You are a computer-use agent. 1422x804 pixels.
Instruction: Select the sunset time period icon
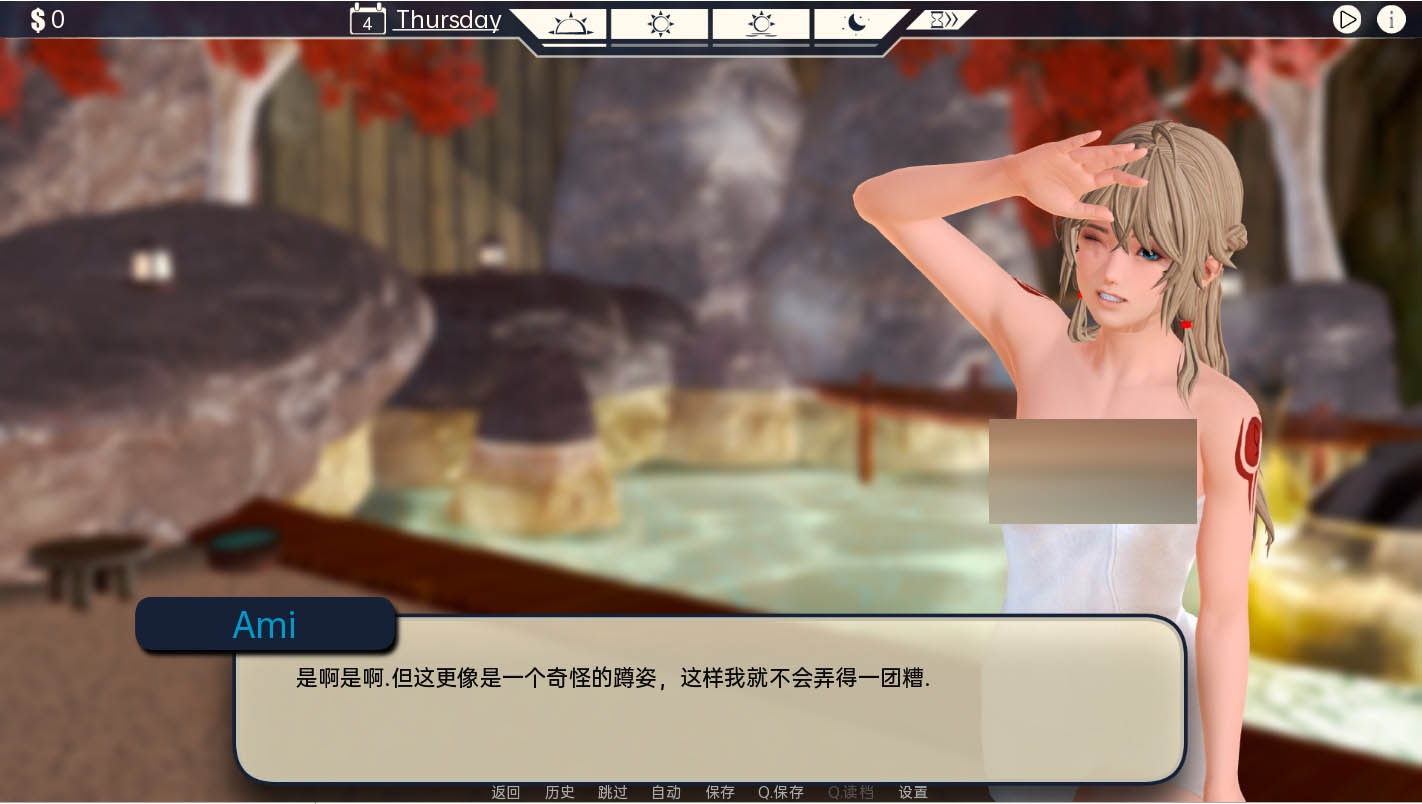coord(761,22)
